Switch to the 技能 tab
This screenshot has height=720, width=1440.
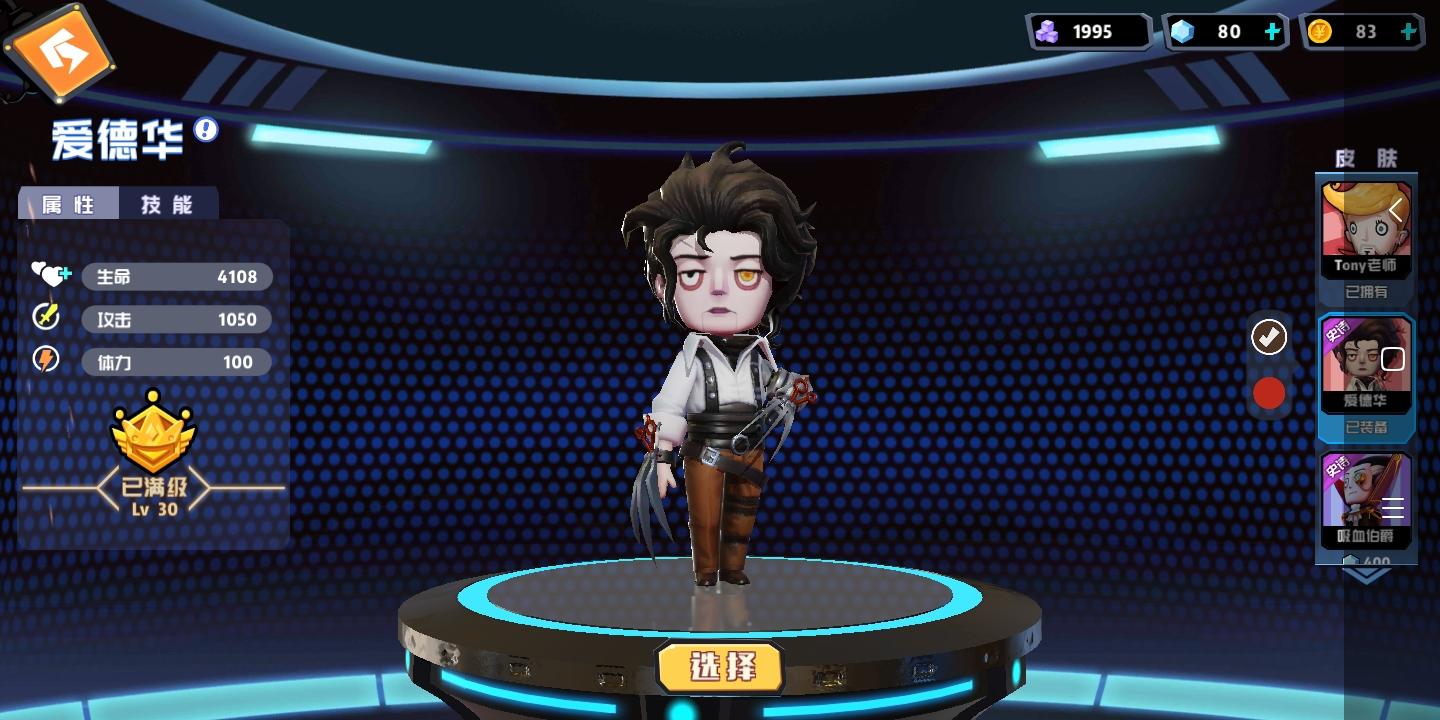point(169,202)
